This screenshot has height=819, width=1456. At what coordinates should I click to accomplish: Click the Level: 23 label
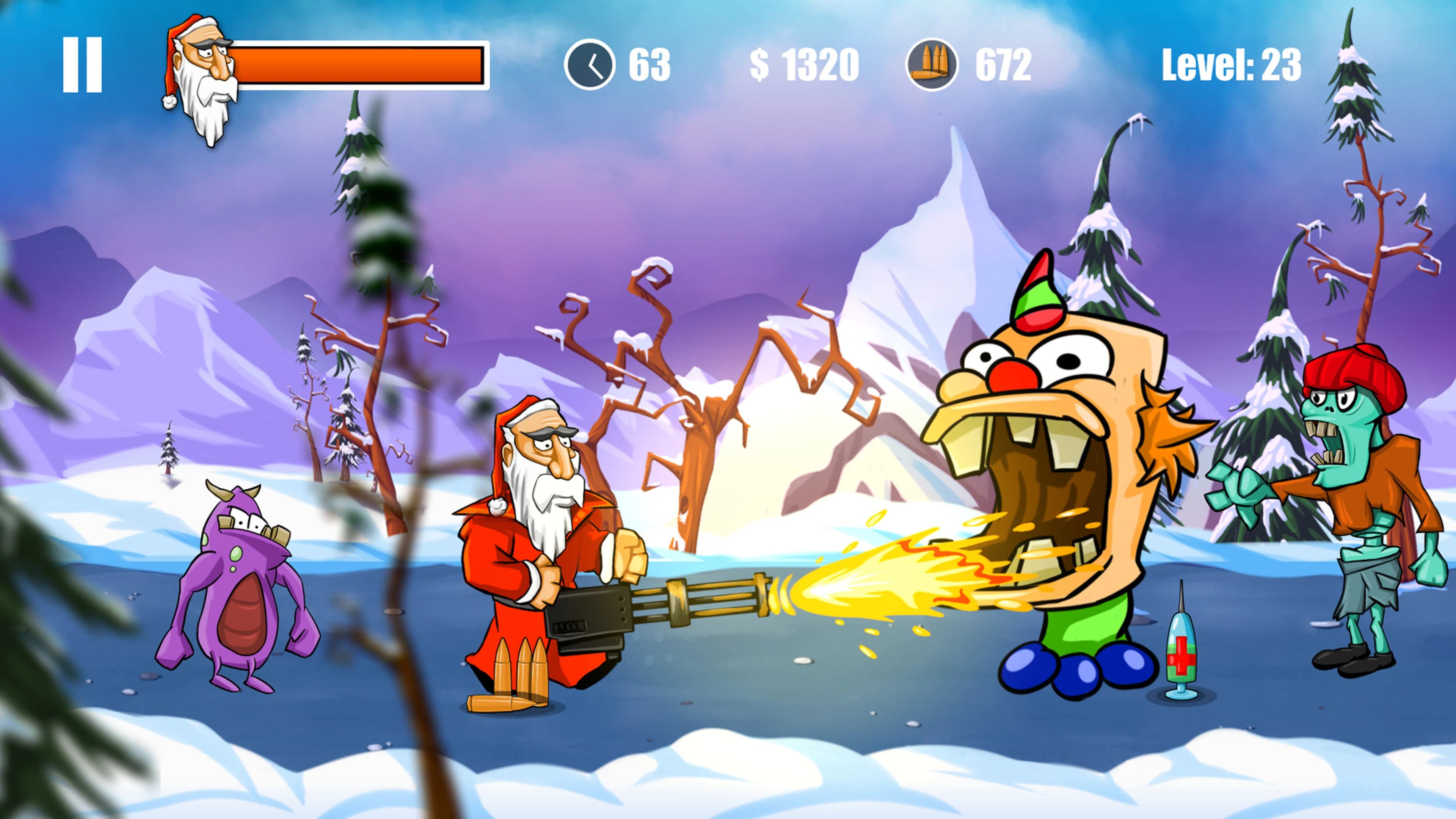1232,64
